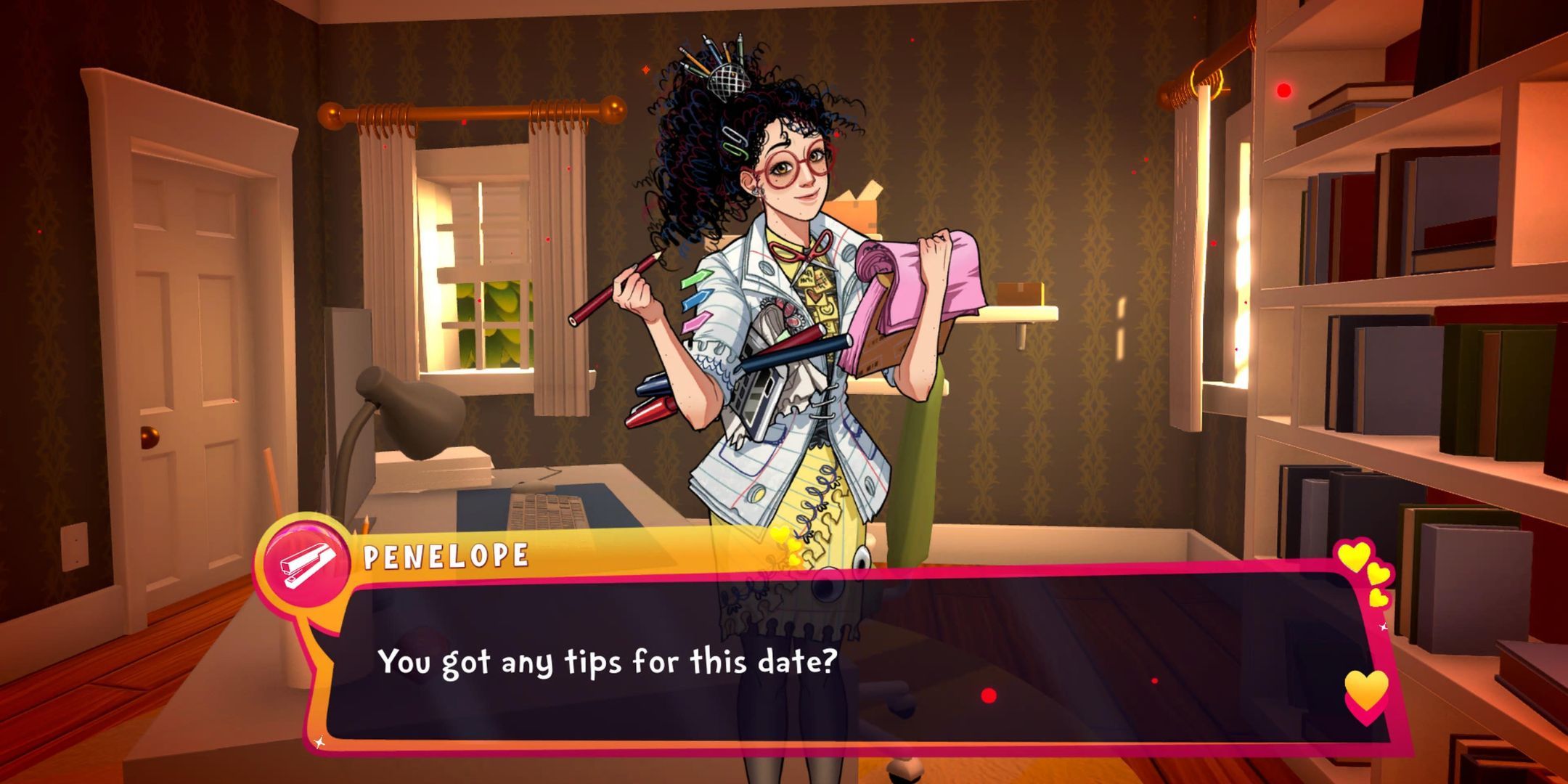
Task: Select the large yellow heart on the right edge
Action: 1367,690
